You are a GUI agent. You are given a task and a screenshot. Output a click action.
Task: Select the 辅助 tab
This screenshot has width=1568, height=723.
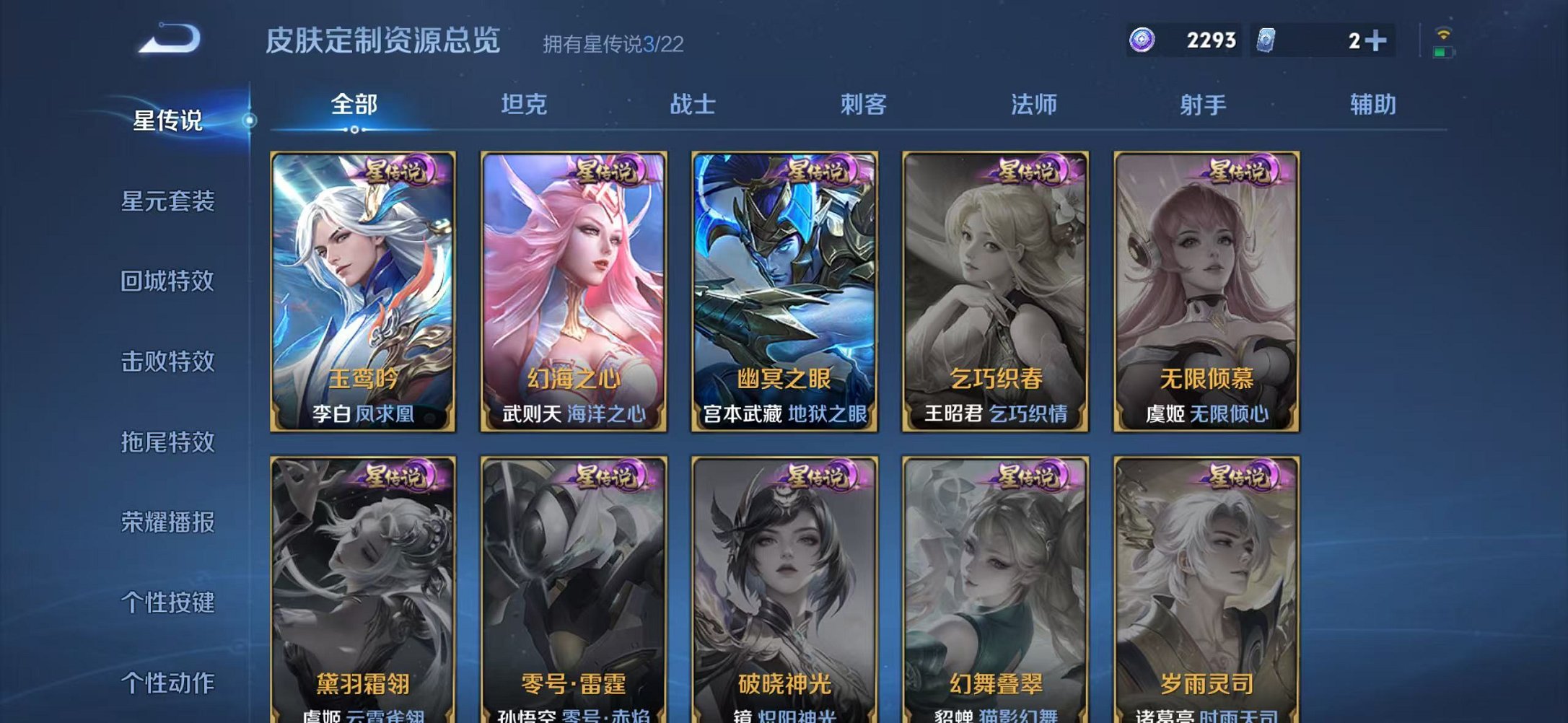pyautogui.click(x=1372, y=105)
